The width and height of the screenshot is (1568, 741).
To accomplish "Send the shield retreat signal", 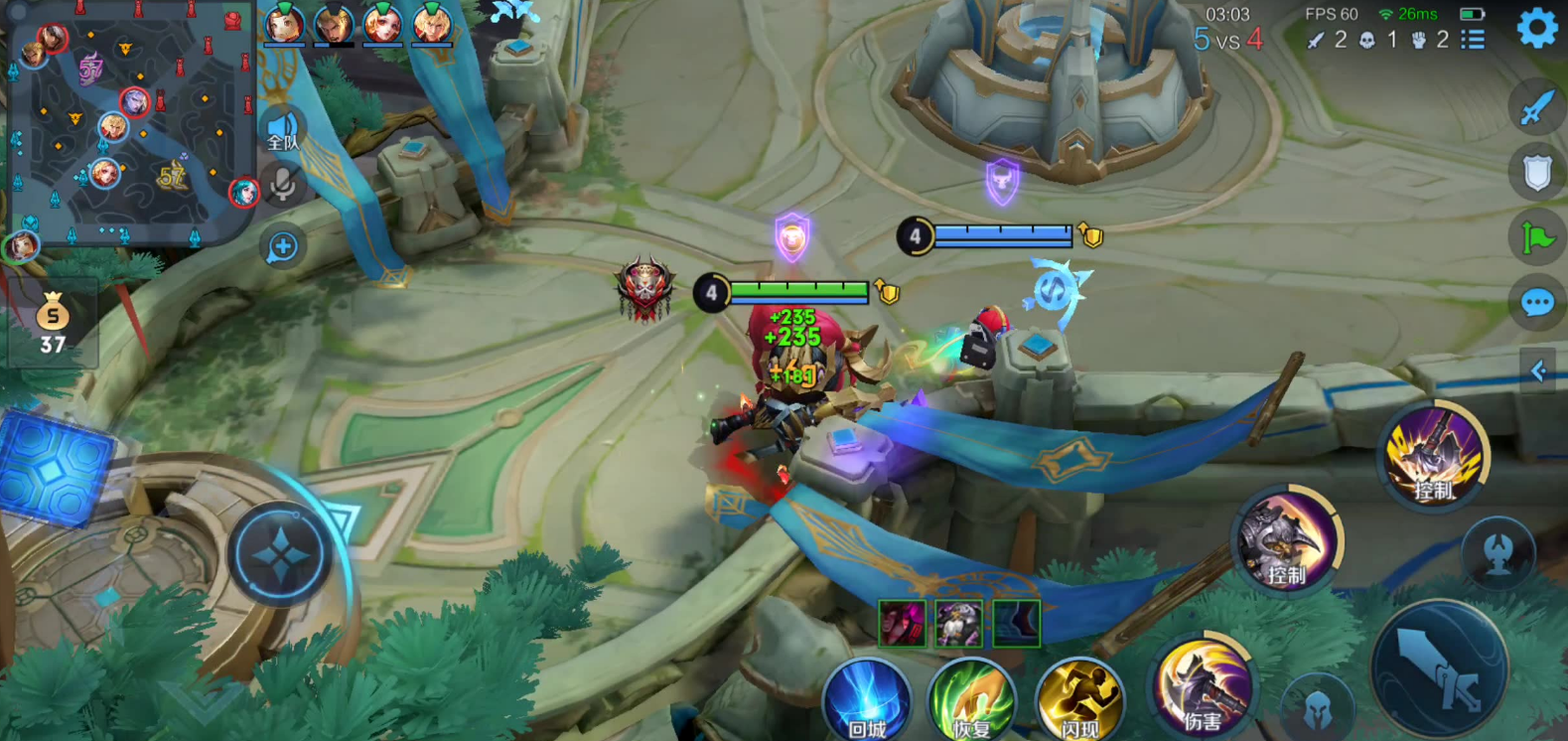I will point(1536,173).
